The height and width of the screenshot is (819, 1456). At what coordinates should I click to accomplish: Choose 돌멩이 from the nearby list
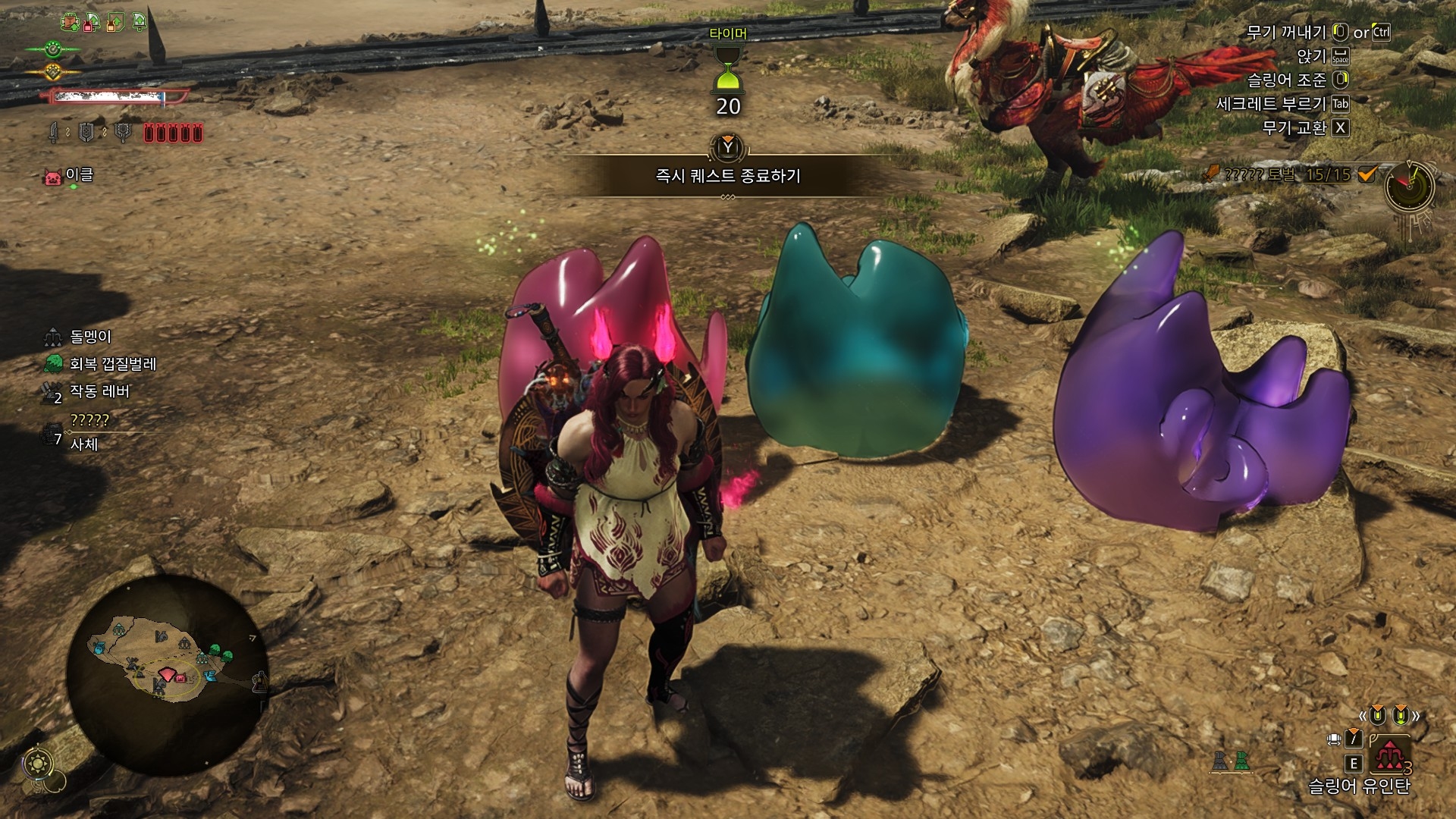tap(90, 336)
